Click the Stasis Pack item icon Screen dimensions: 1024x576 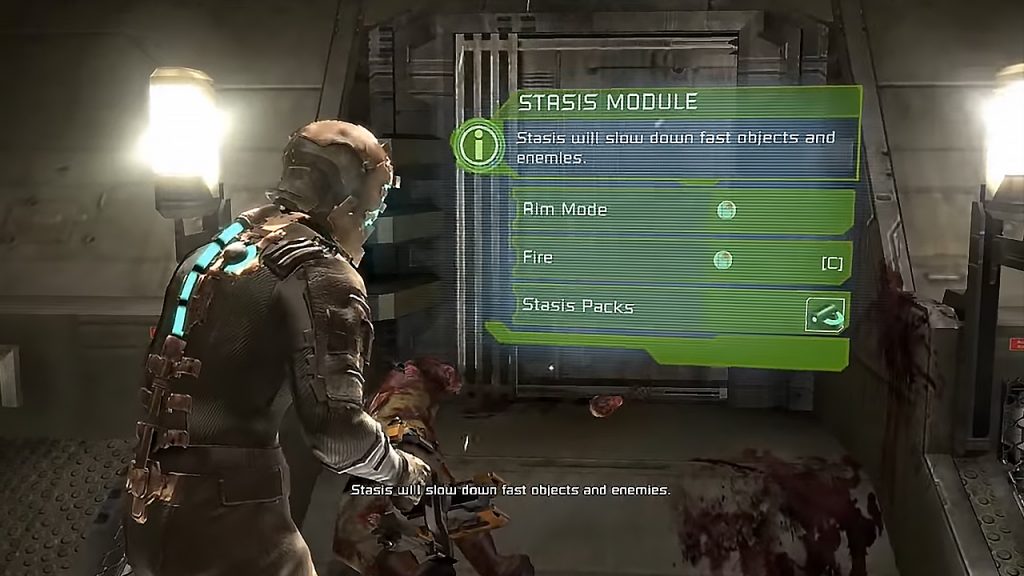pyautogui.click(x=826, y=315)
